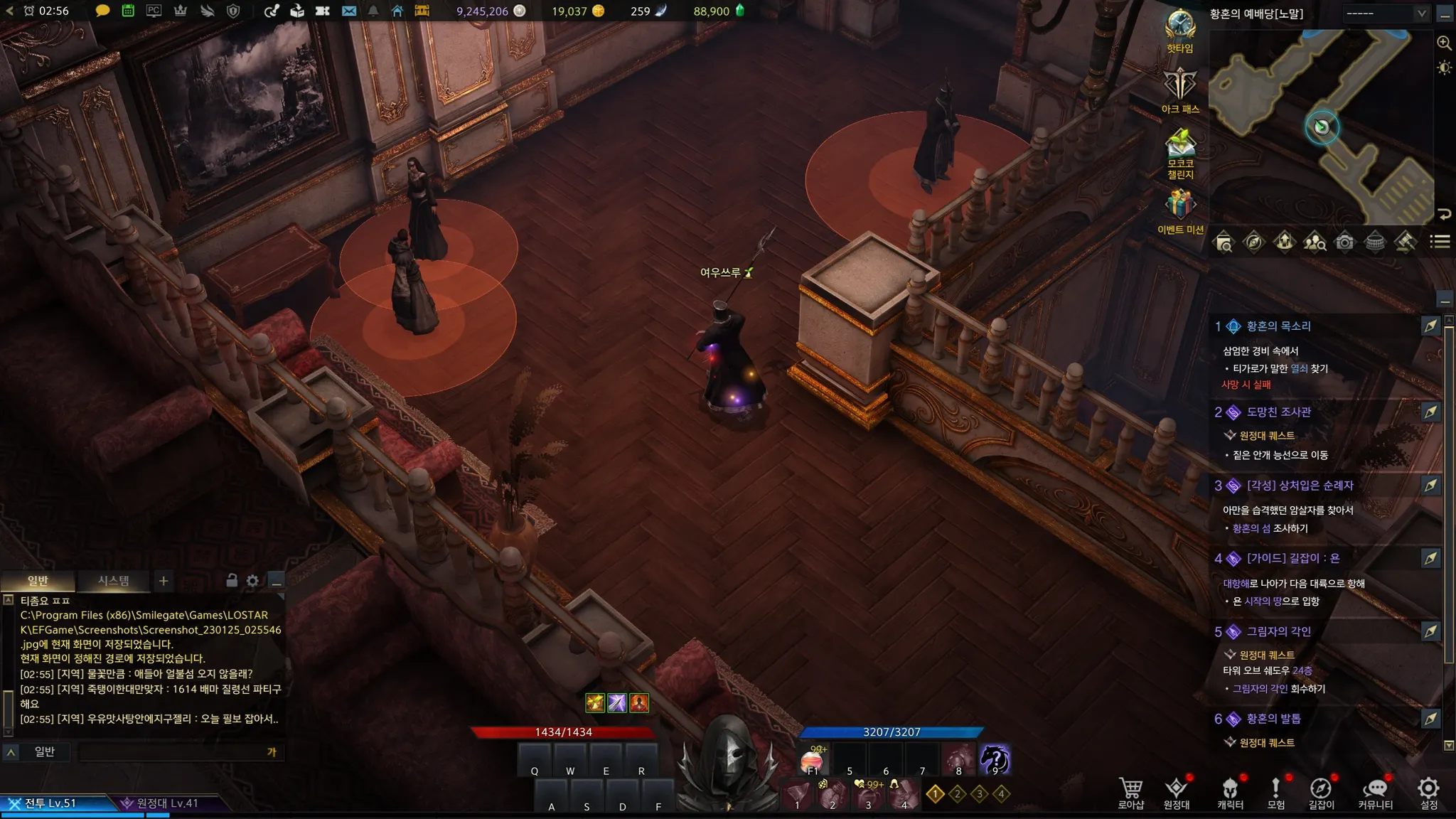Image resolution: width=1456 pixels, height=819 pixels.
Task: Zoom the minimap with the magnifier button
Action: (1444, 43)
